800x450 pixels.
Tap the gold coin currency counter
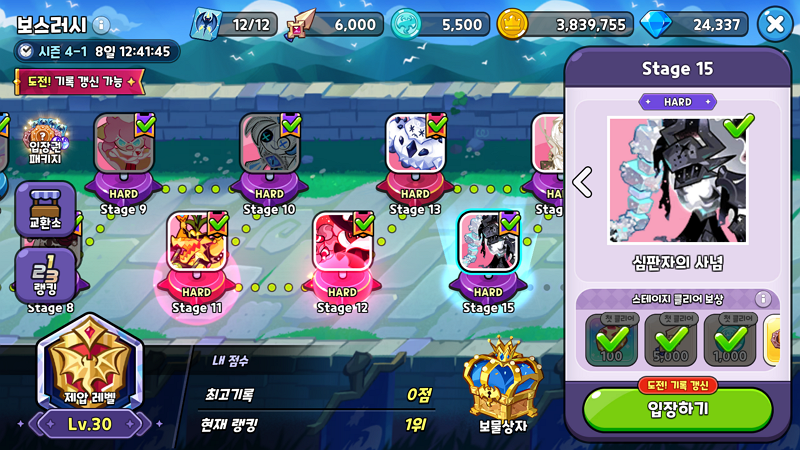565,24
